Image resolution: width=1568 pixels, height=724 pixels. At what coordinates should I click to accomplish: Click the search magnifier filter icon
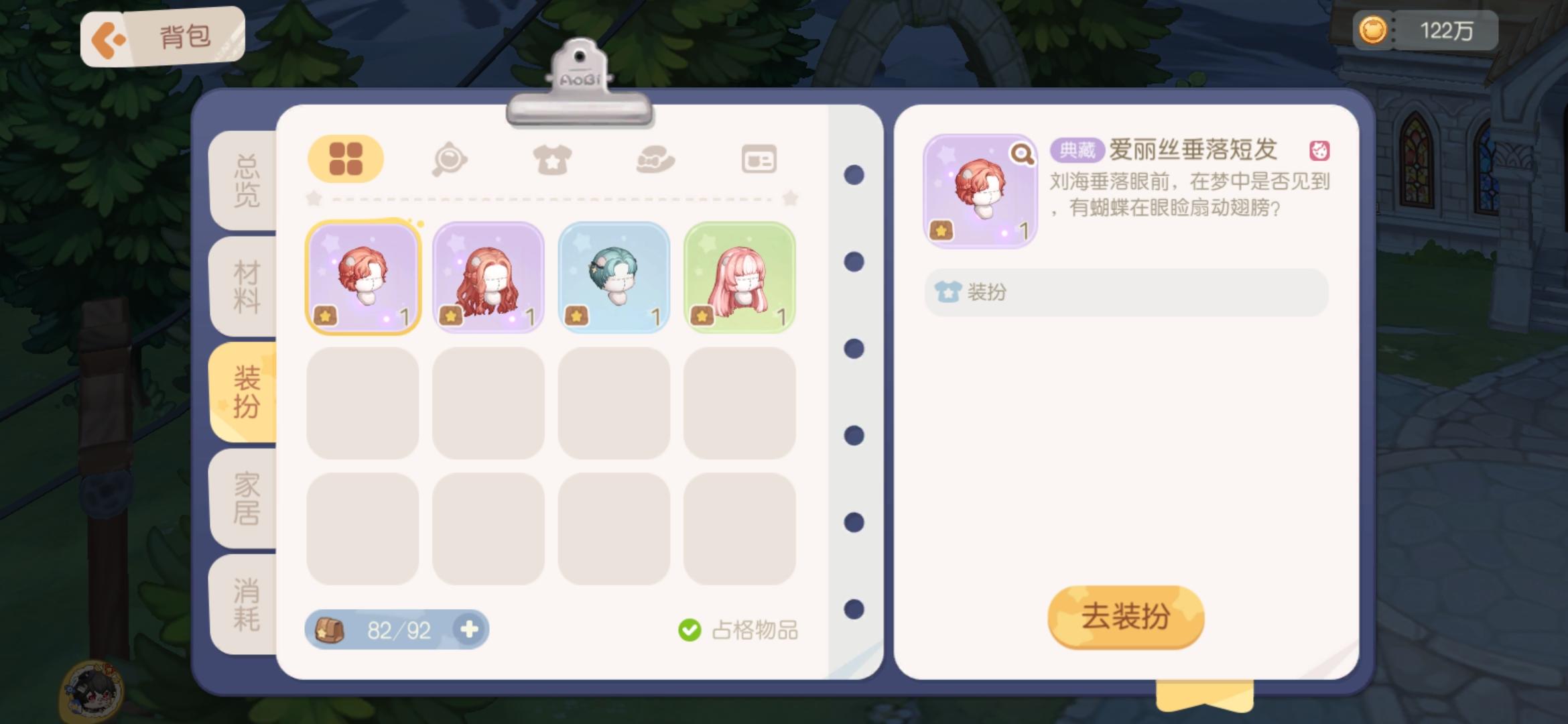pyautogui.click(x=450, y=158)
